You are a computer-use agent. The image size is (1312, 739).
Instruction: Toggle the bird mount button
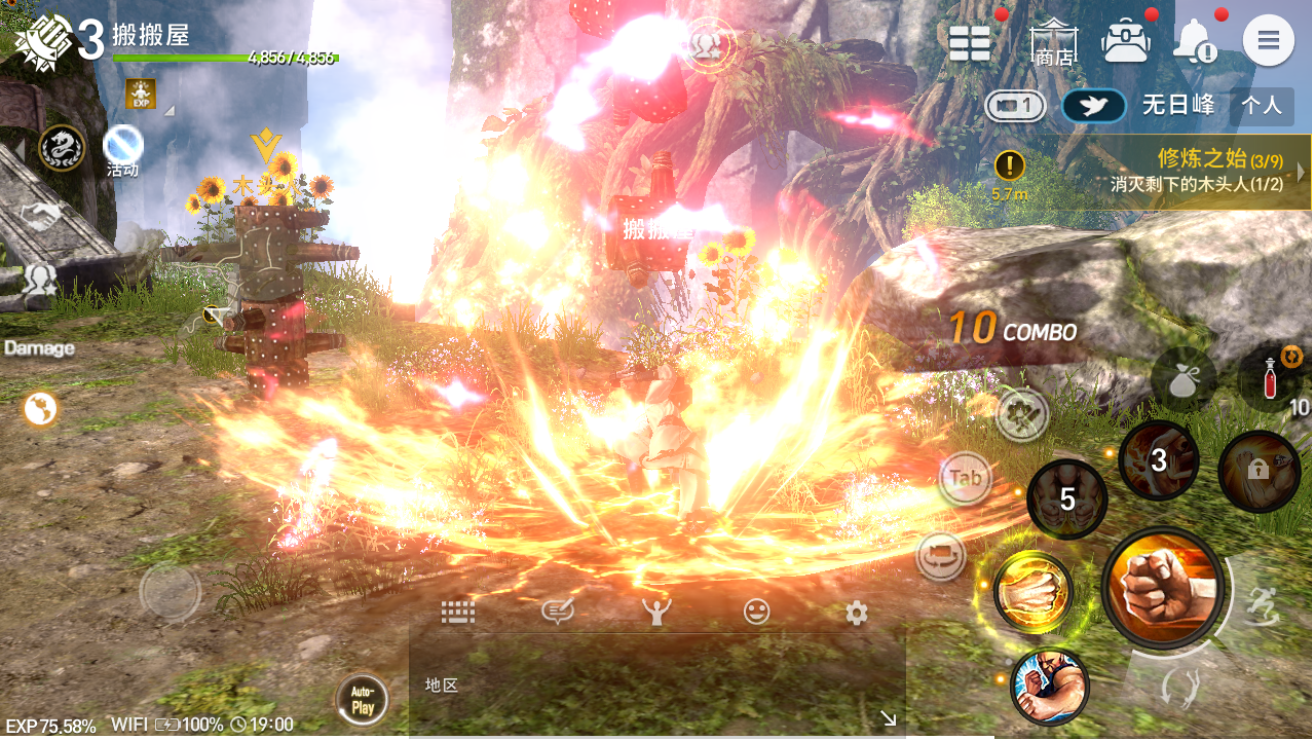(1094, 106)
